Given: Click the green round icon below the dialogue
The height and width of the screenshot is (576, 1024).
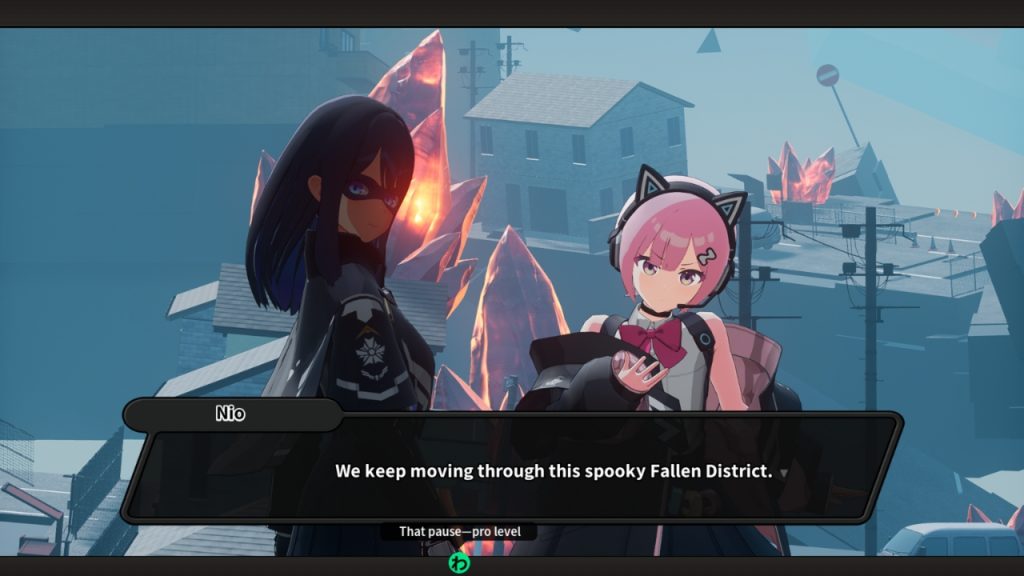Looking at the screenshot, I should [x=458, y=562].
